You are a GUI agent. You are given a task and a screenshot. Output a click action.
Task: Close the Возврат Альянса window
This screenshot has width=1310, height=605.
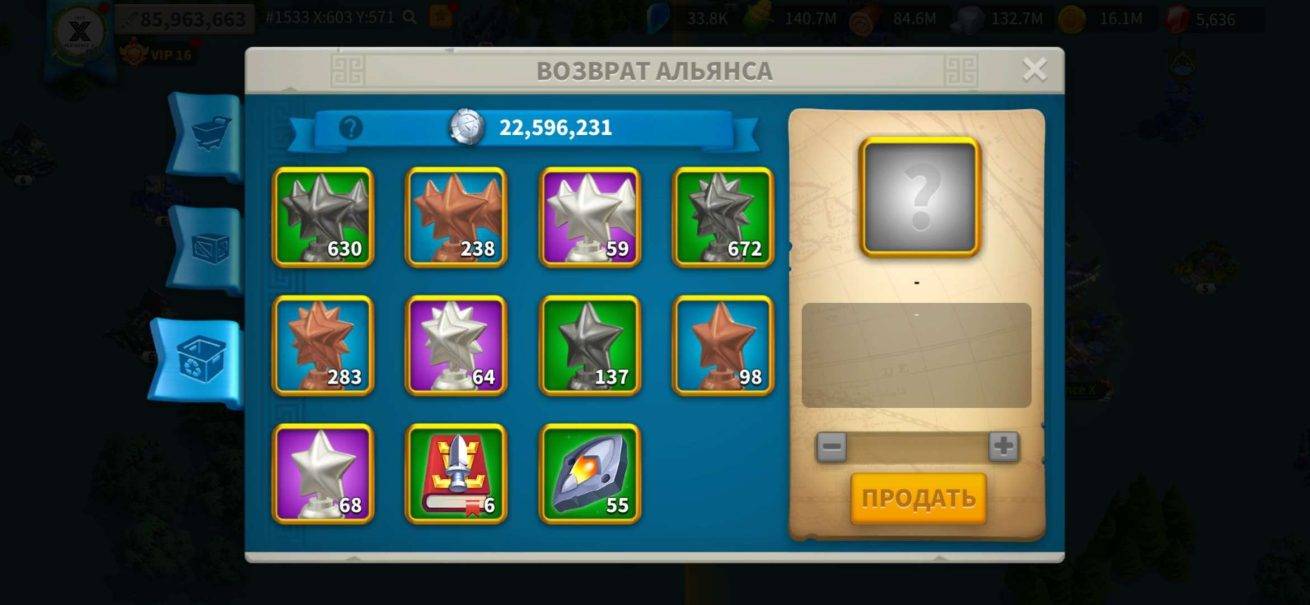tap(1034, 69)
